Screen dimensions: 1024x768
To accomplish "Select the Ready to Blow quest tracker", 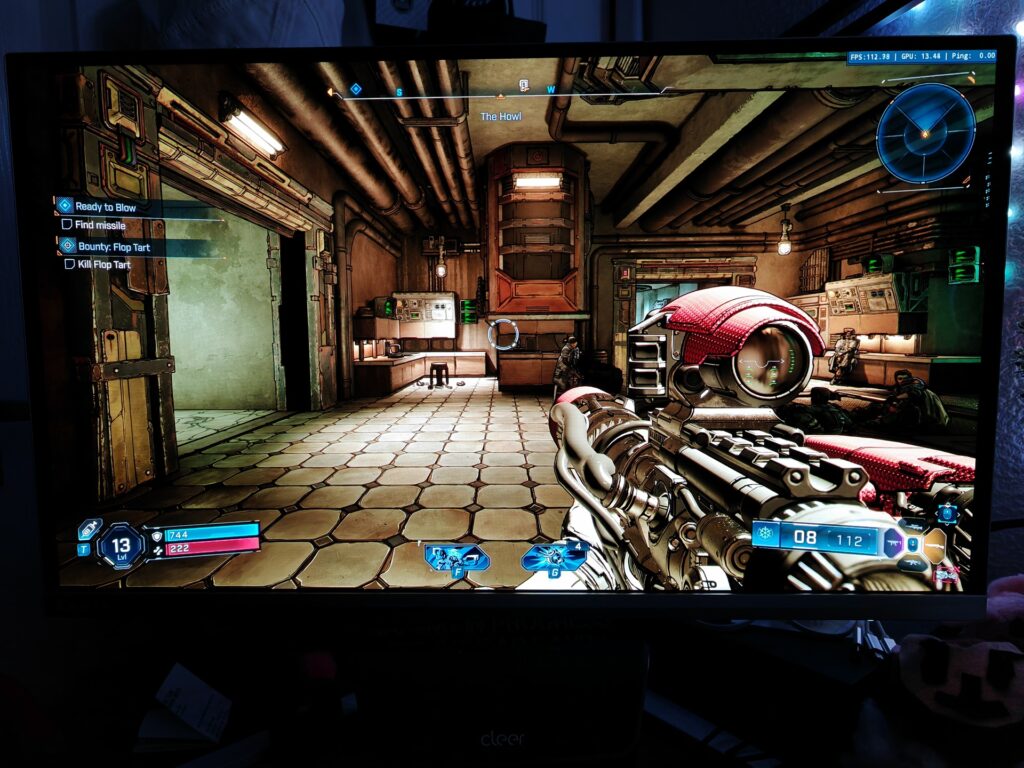I will (x=106, y=207).
